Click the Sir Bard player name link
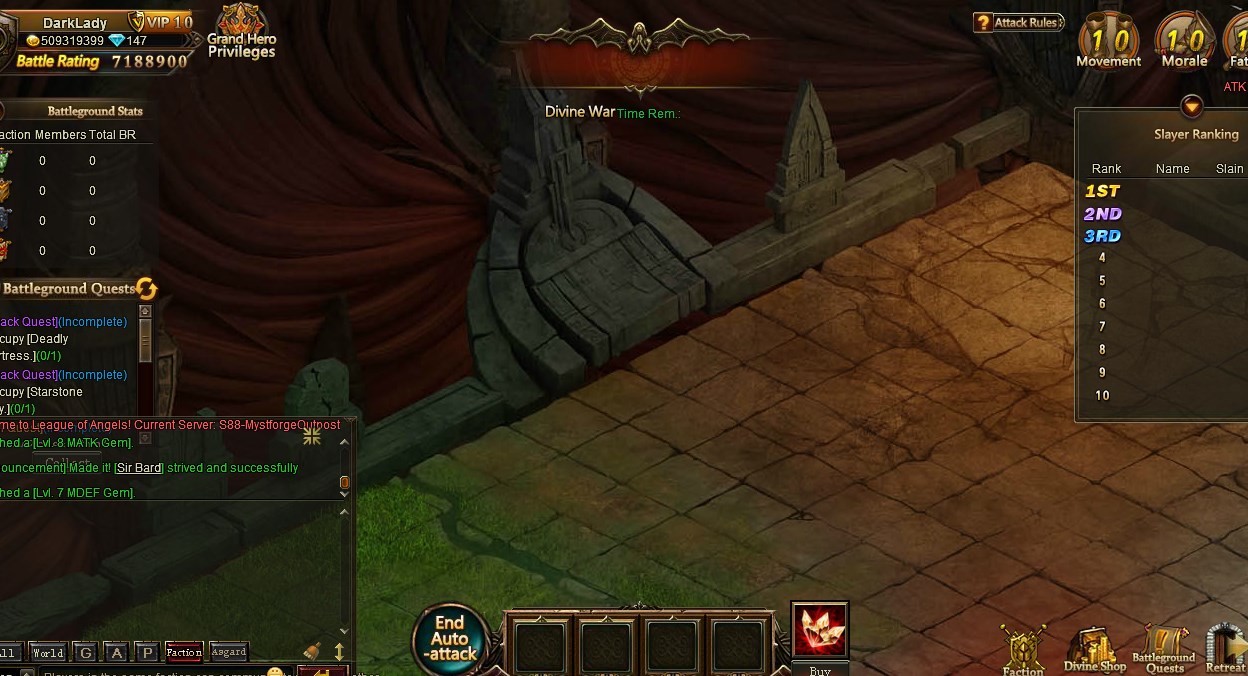The height and width of the screenshot is (676, 1248). click(x=138, y=468)
